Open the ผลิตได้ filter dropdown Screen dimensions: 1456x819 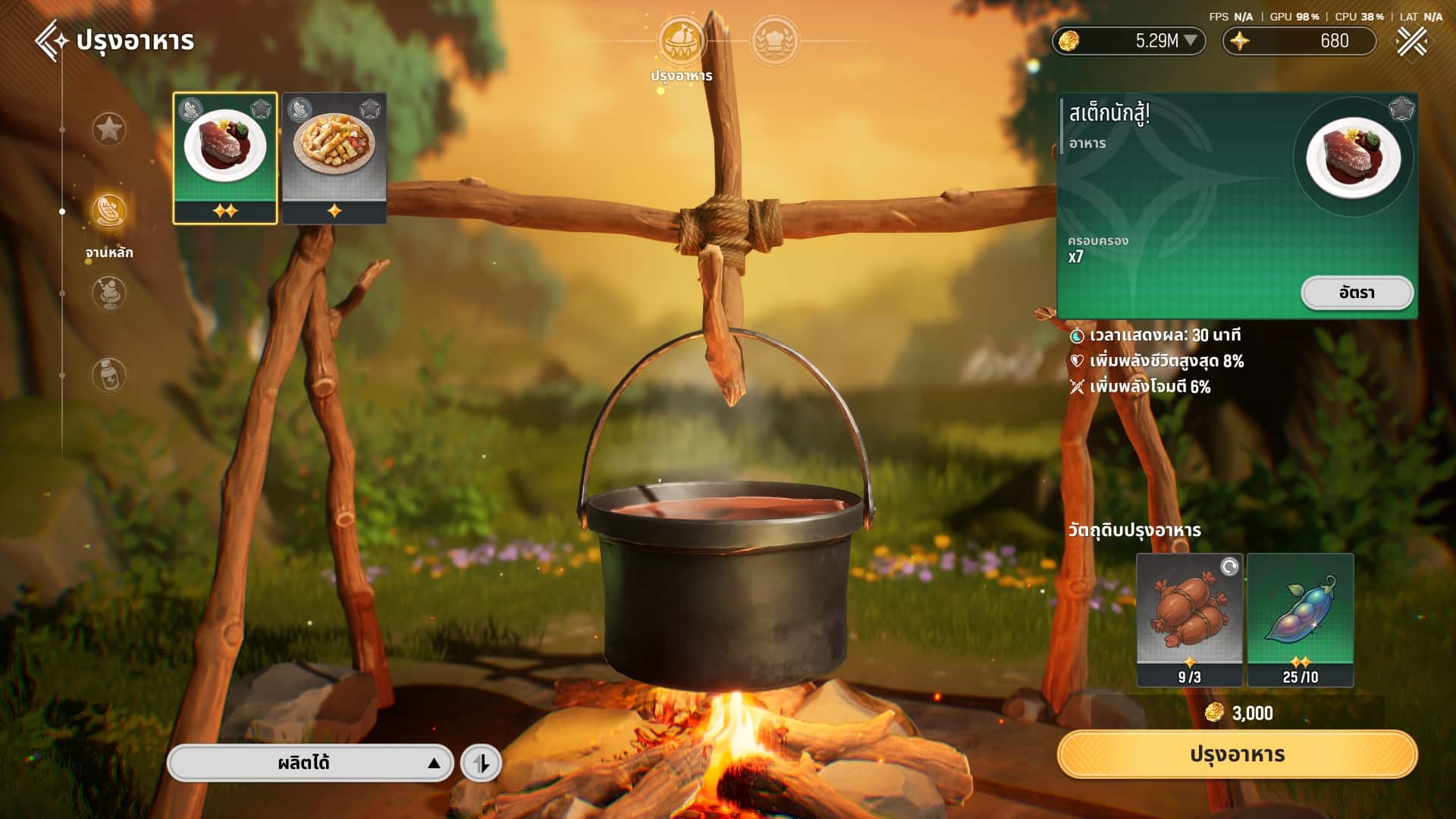click(310, 763)
